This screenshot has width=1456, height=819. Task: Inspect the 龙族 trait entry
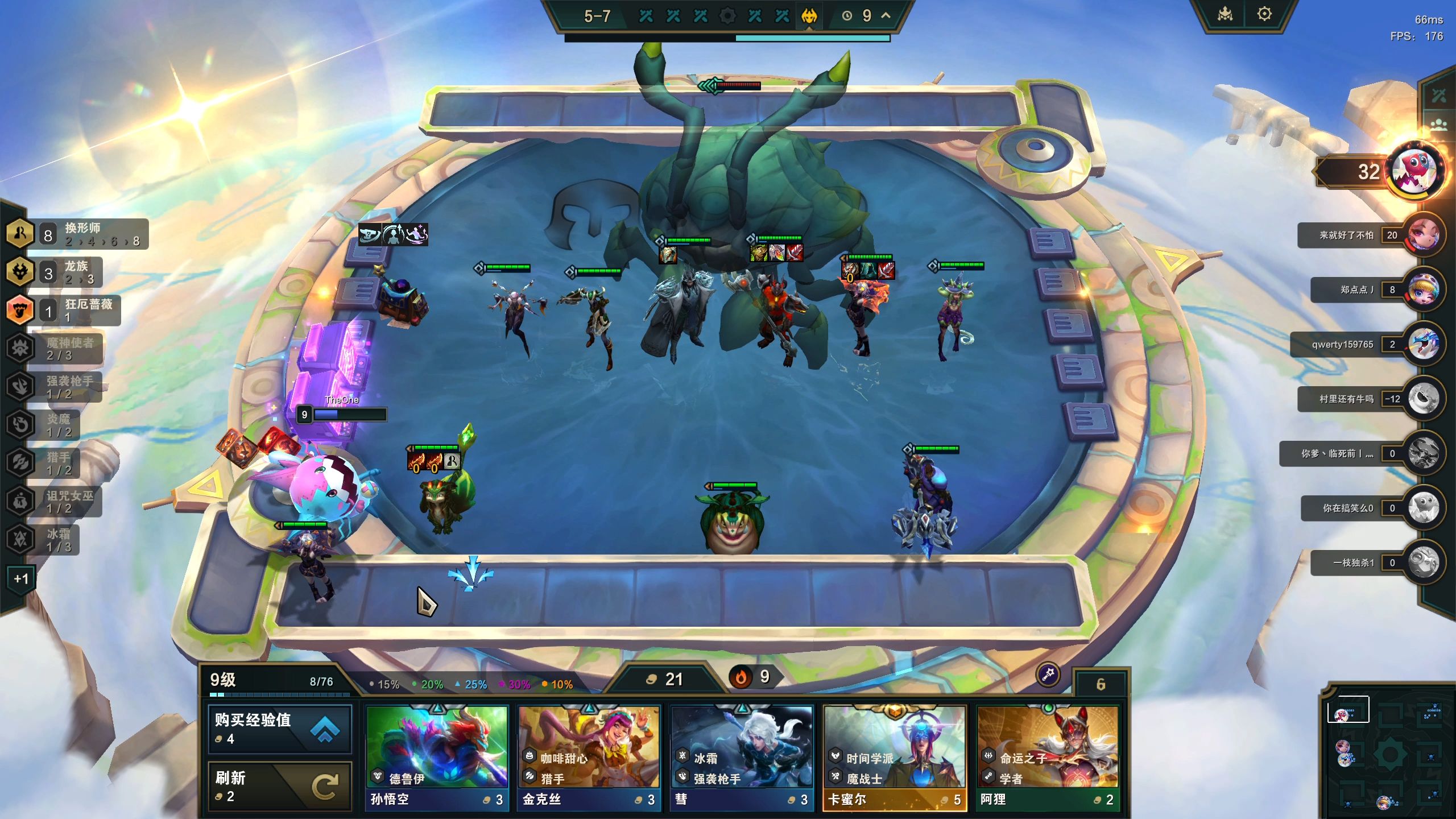pos(57,272)
